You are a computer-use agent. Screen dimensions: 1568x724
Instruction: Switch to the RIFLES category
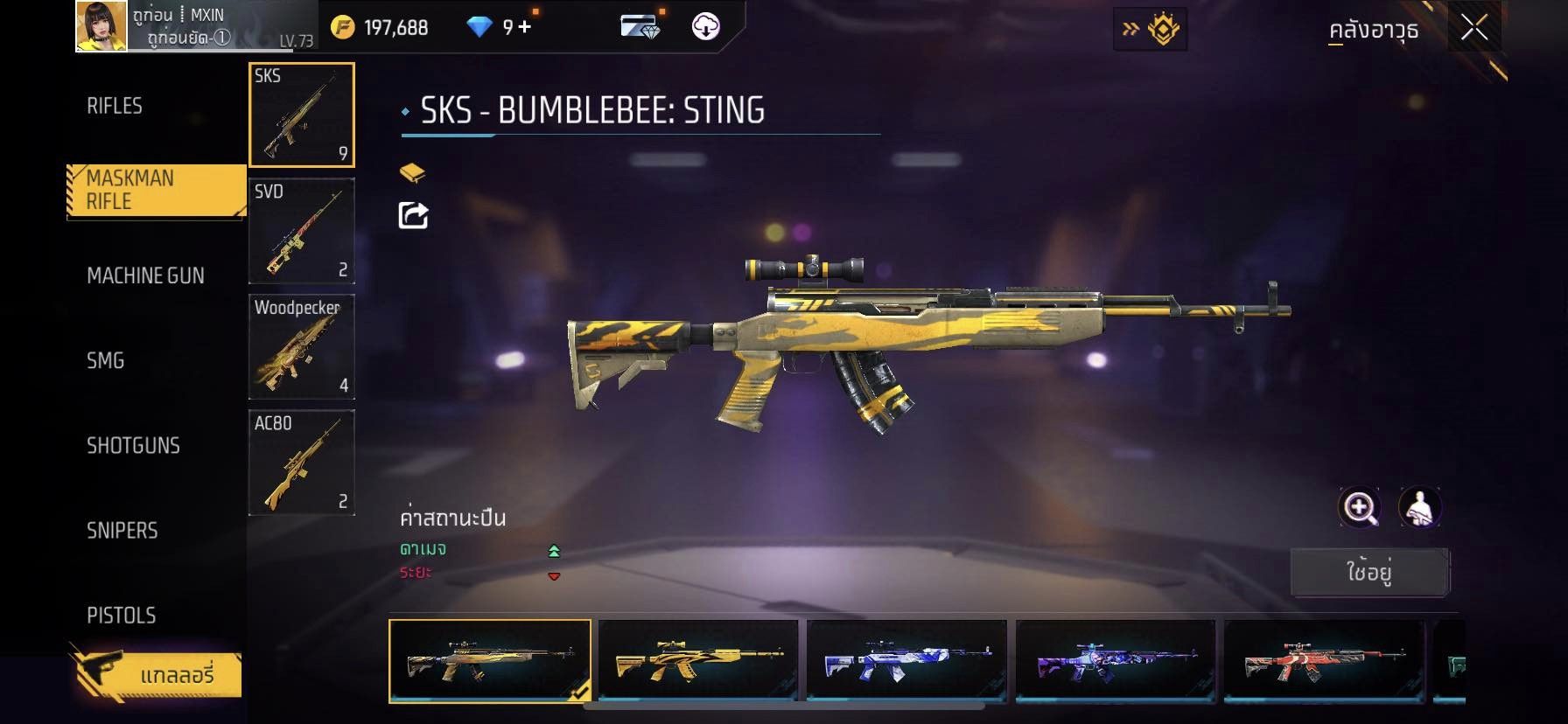115,106
